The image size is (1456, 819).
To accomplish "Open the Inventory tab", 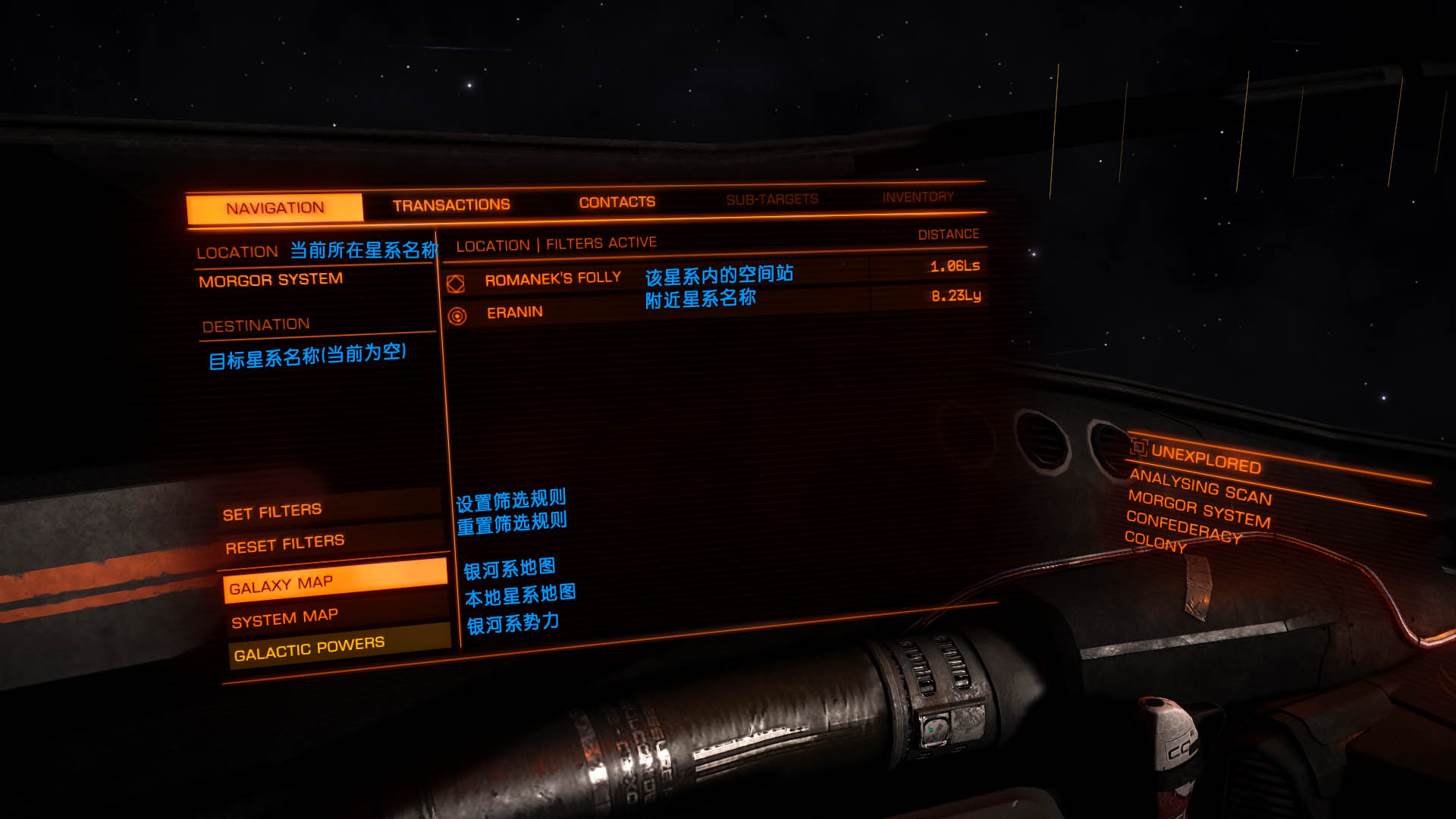I will coord(918,197).
